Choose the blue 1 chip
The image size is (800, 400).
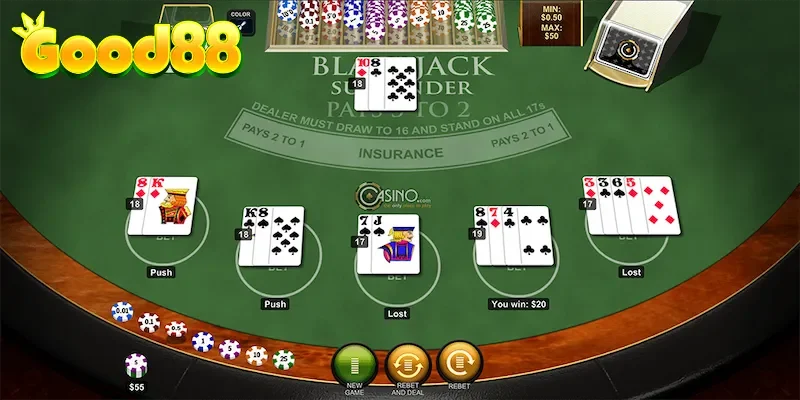(203, 342)
